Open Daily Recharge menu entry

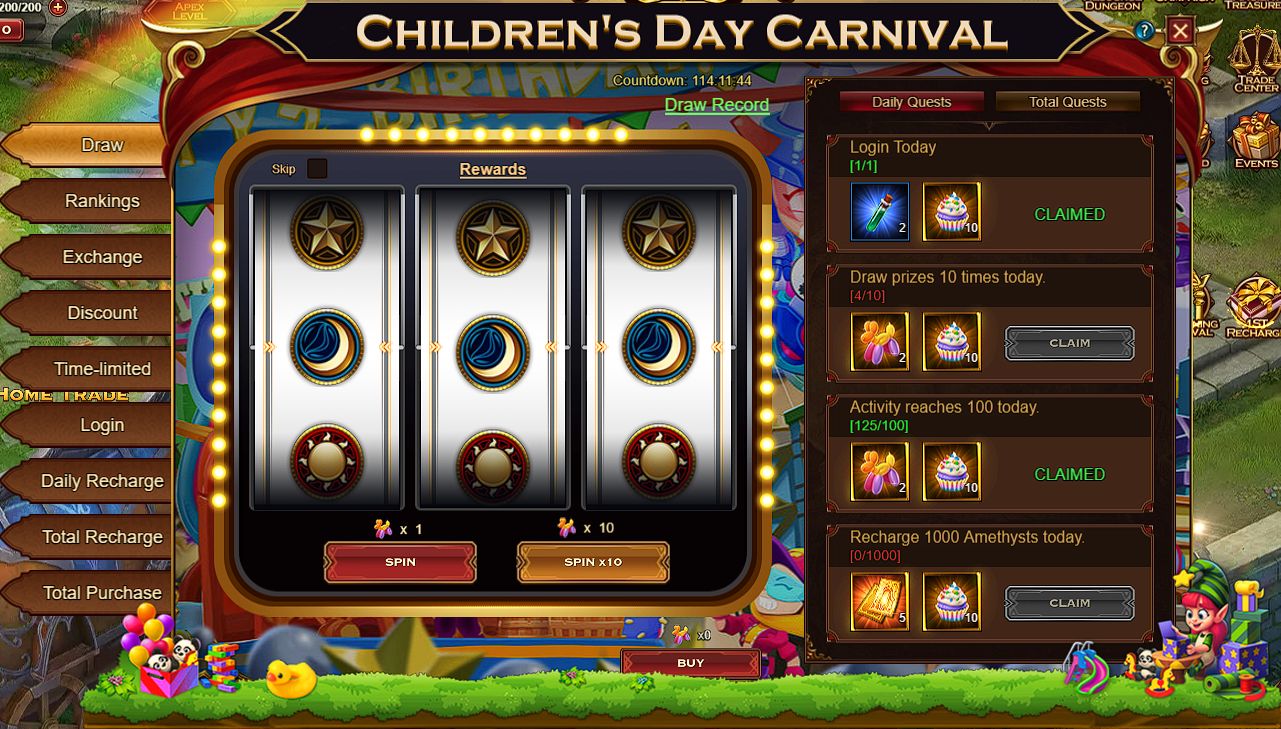(101, 481)
